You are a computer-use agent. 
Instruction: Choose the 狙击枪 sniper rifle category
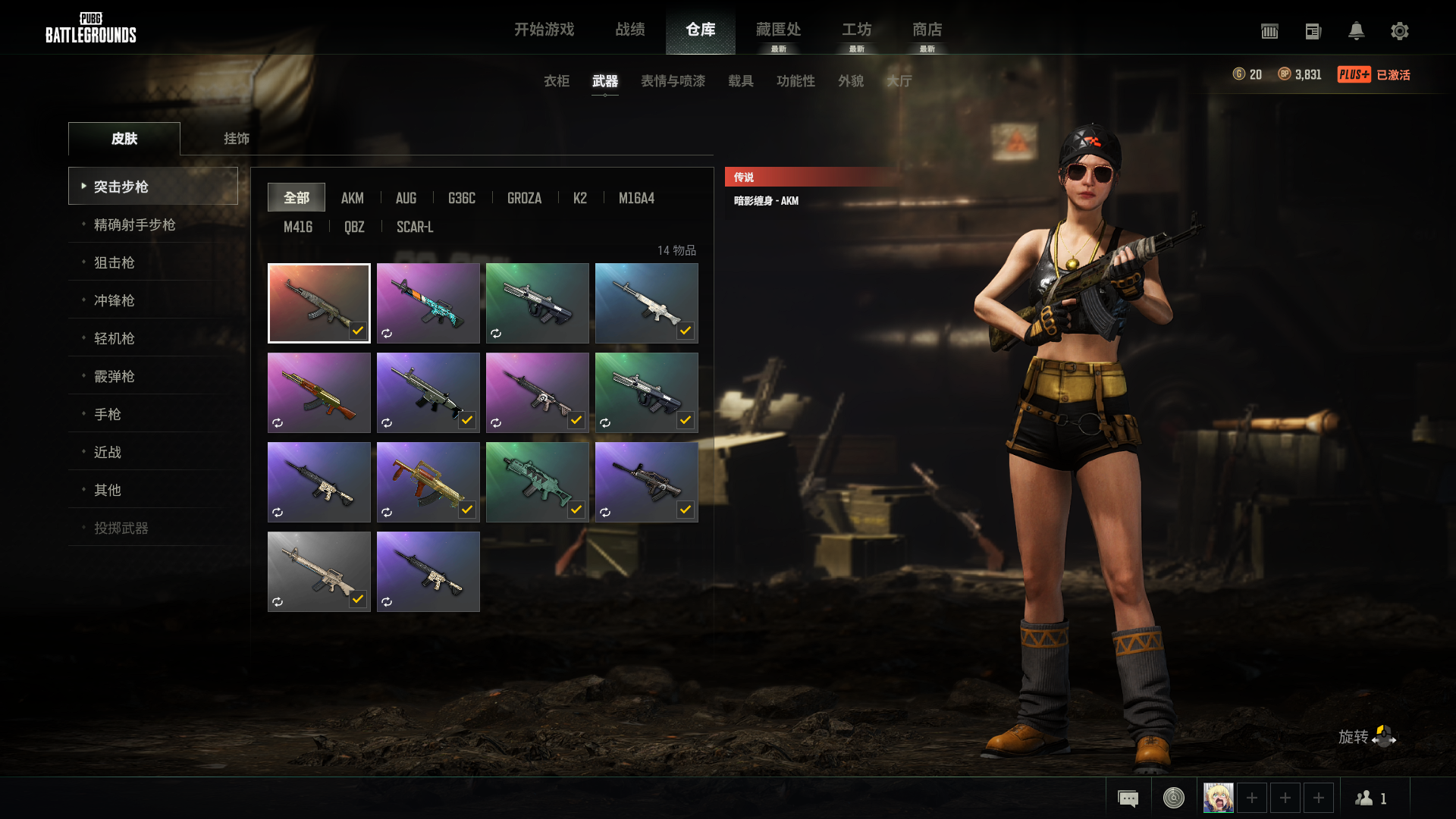pos(114,262)
